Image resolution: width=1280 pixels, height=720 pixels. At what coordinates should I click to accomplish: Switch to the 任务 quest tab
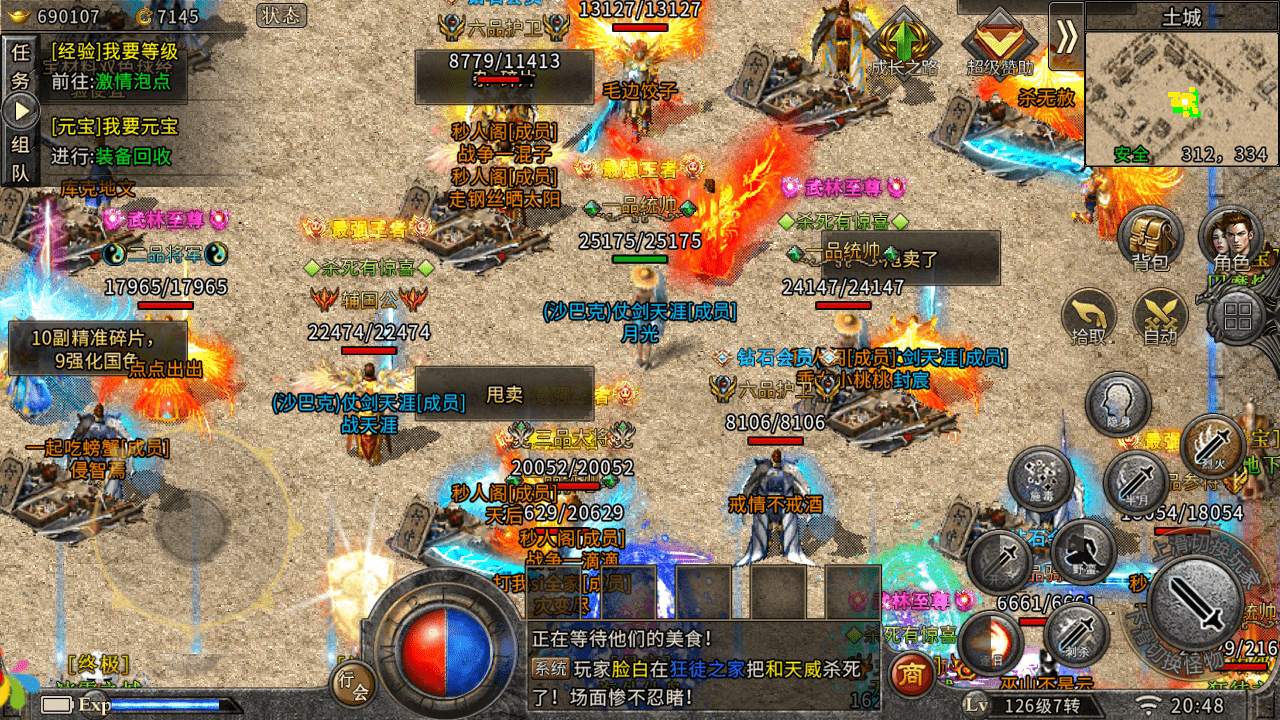pos(20,67)
